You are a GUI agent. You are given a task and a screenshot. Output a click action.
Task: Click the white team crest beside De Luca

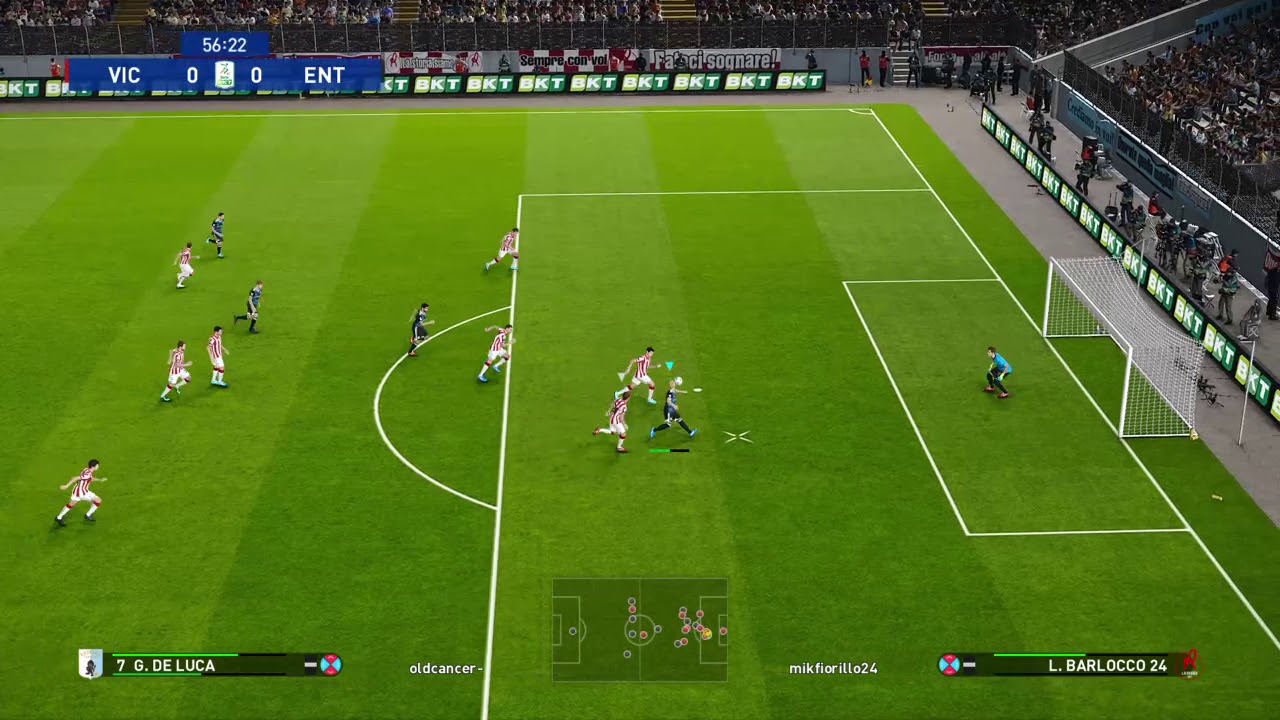point(91,664)
